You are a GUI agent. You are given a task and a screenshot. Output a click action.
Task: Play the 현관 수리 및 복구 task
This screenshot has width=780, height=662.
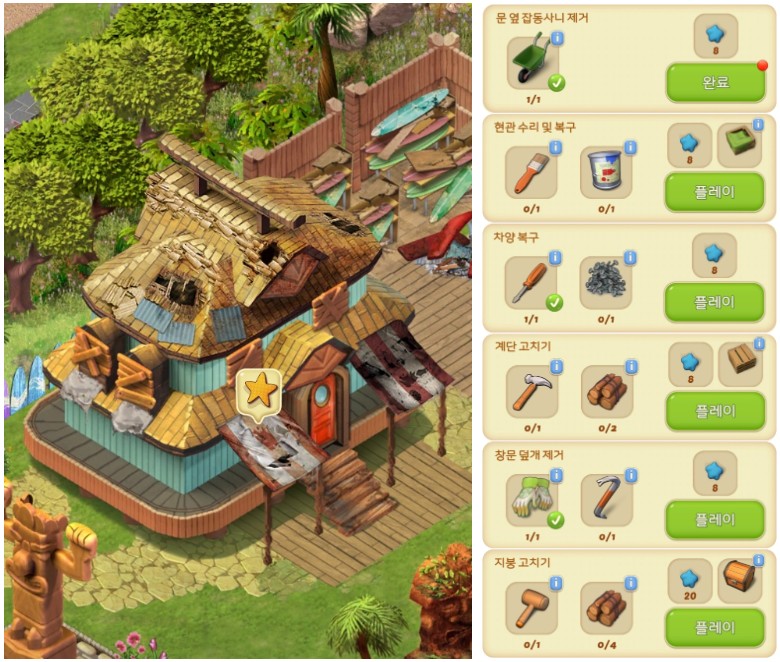714,191
